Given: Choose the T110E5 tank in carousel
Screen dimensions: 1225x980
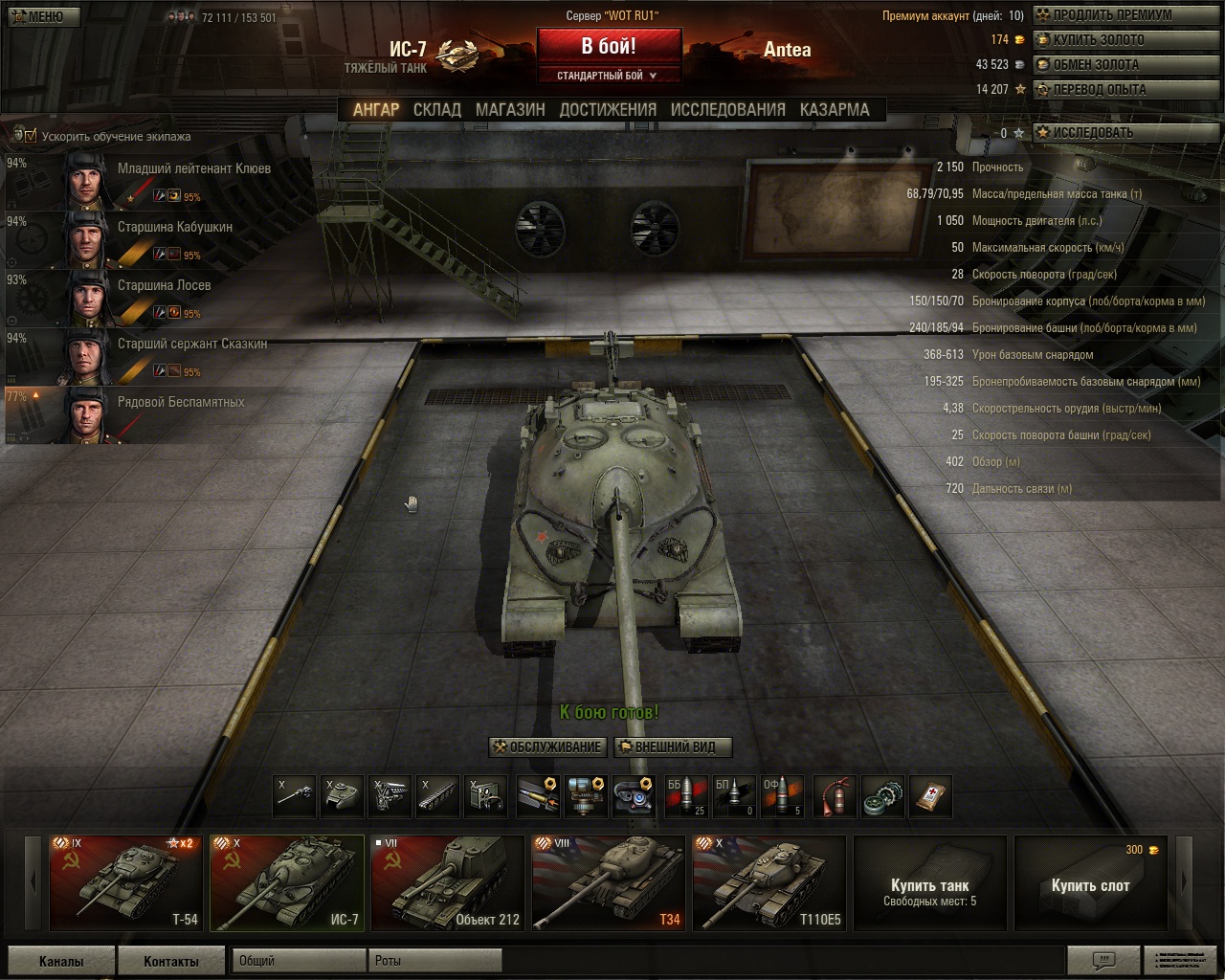Looking at the screenshot, I should point(769,883).
